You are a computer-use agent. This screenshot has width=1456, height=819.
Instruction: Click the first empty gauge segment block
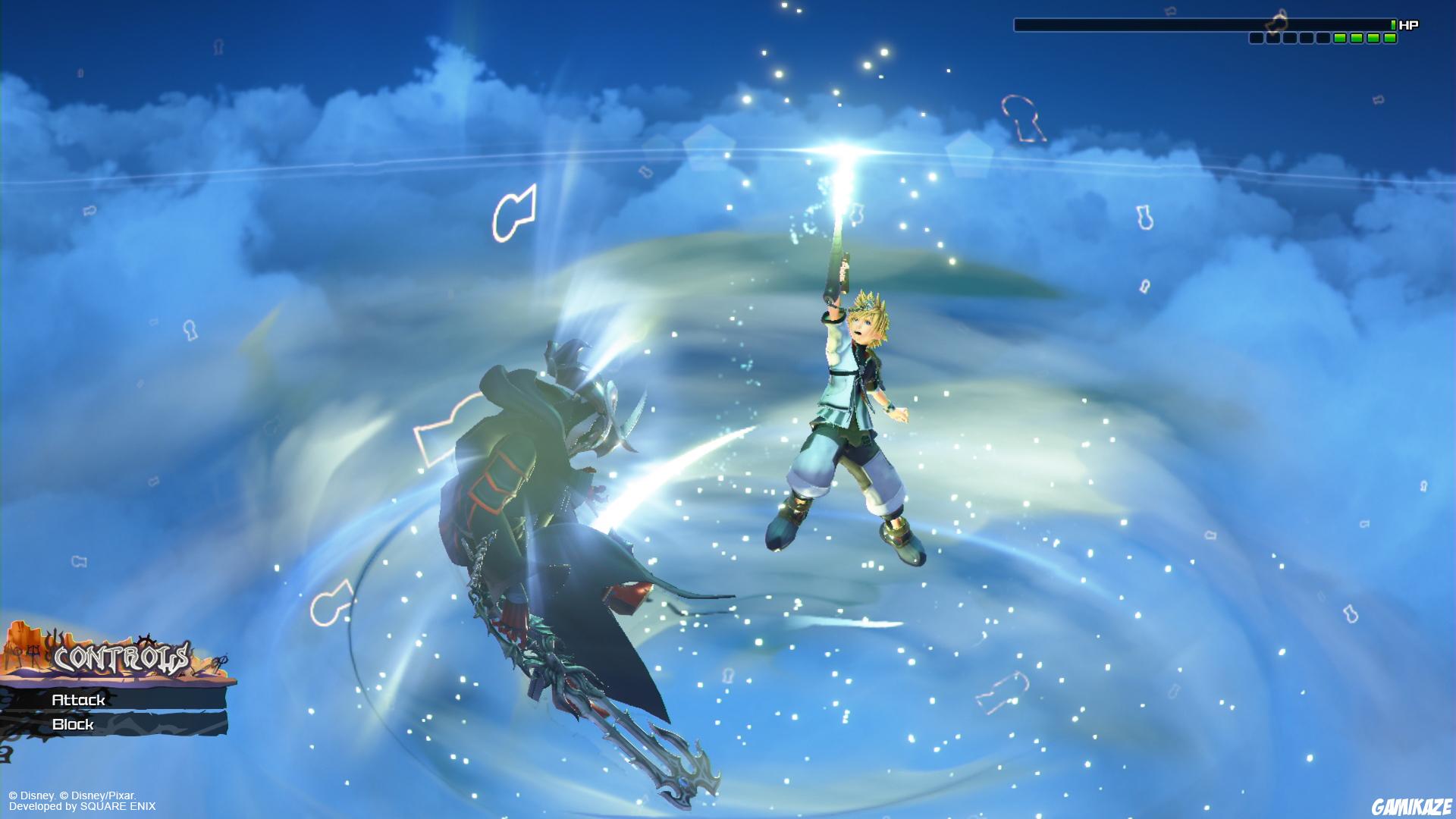(x=1257, y=36)
